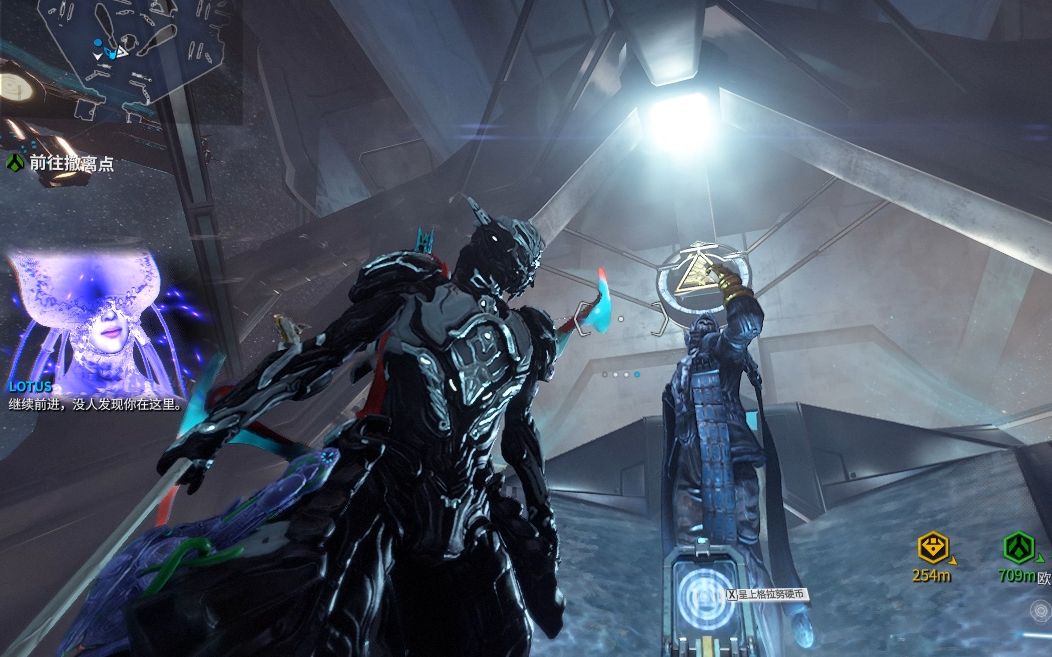The image size is (1052, 657).
Task: Click the minimap overlay
Action: [x=120, y=60]
